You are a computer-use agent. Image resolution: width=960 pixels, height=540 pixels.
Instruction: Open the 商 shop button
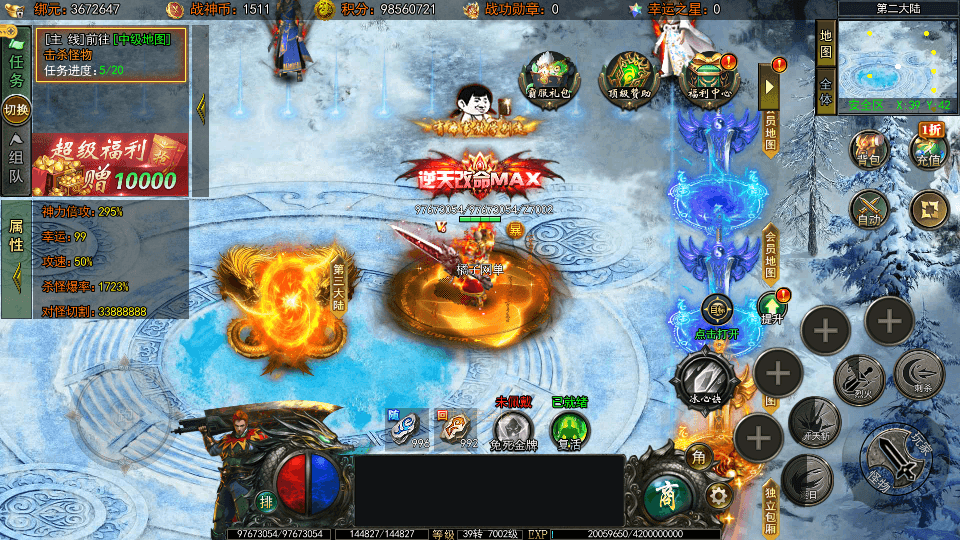coord(663,491)
